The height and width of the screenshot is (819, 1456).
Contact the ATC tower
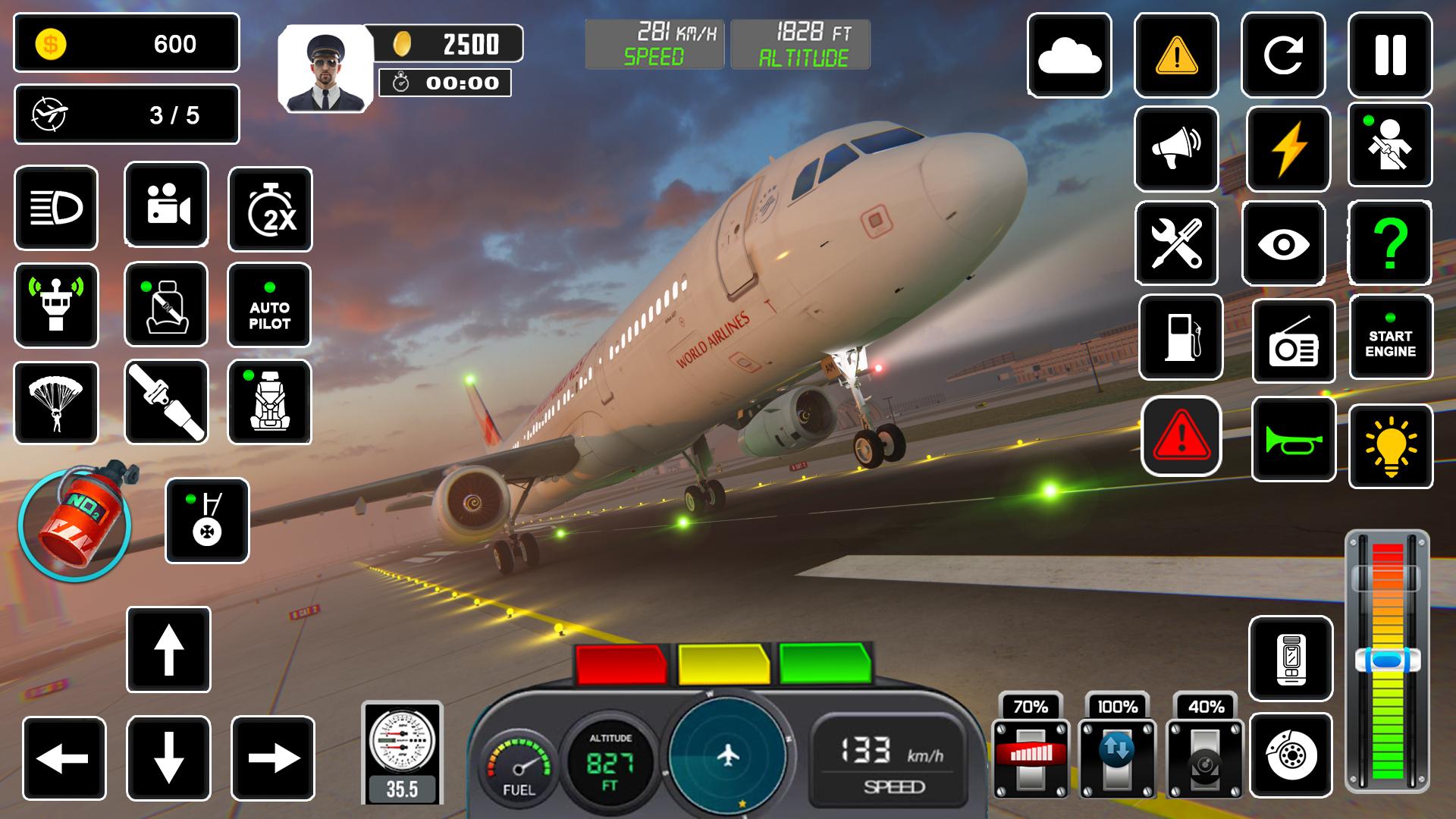(56, 306)
